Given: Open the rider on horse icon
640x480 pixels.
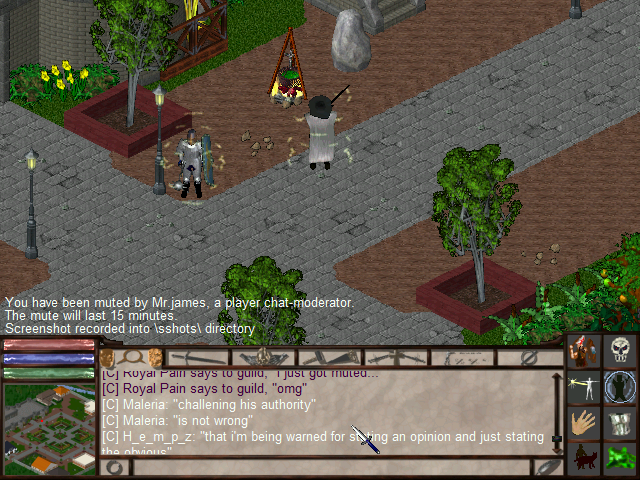Looking at the screenshot, I should click(584, 458).
